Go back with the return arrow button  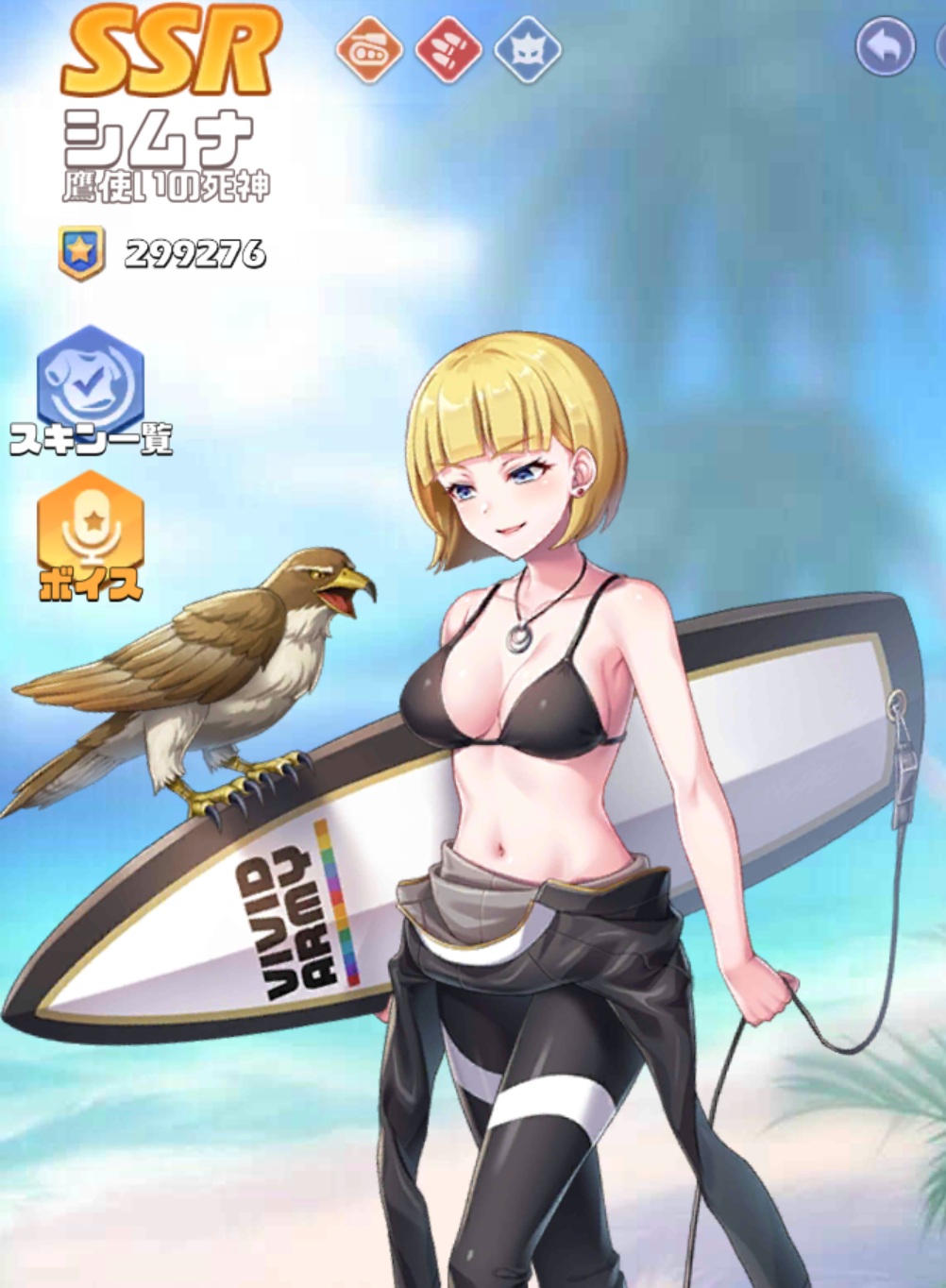(x=885, y=46)
